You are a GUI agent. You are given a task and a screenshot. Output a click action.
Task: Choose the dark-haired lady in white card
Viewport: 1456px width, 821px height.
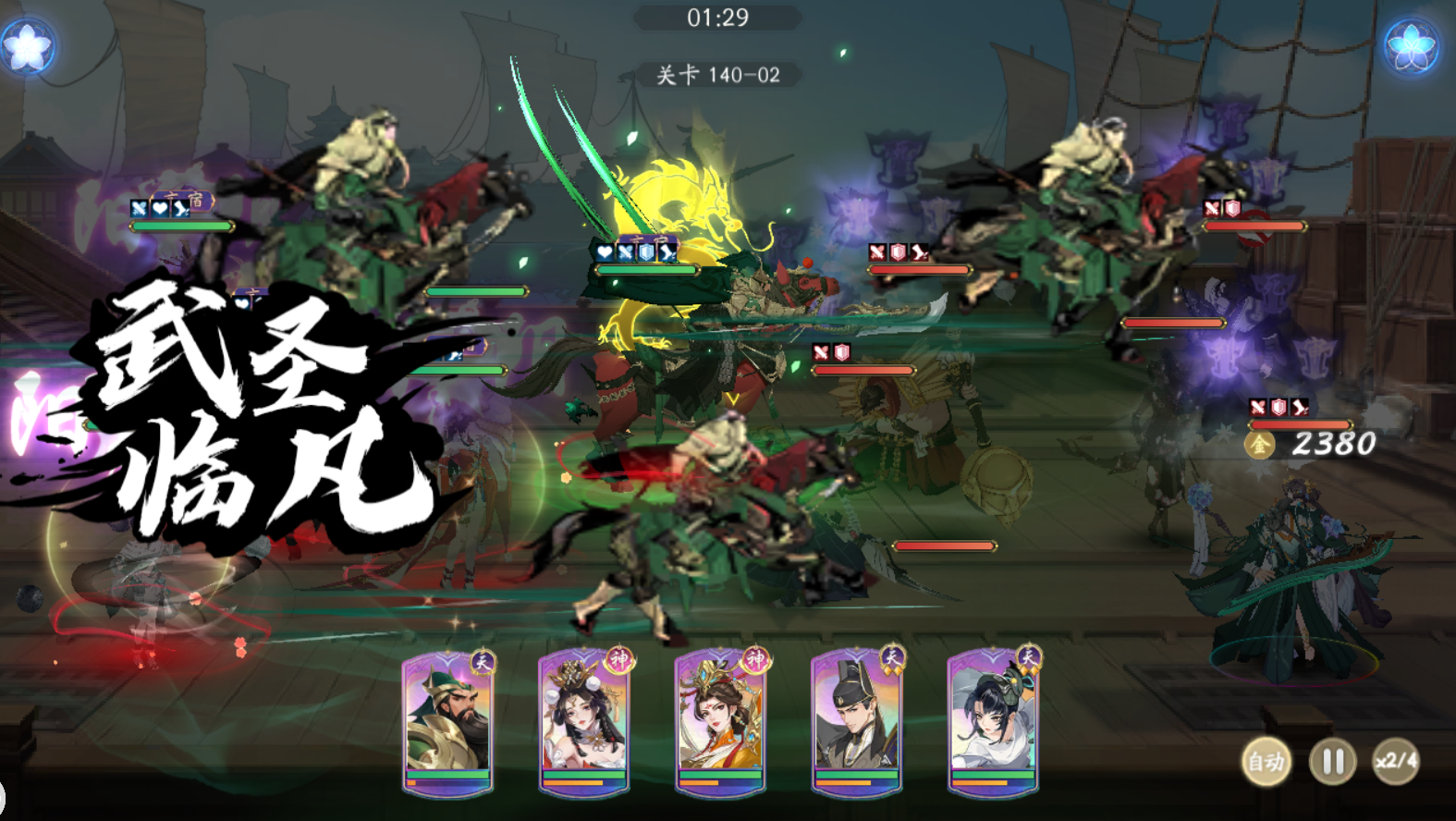(x=583, y=721)
